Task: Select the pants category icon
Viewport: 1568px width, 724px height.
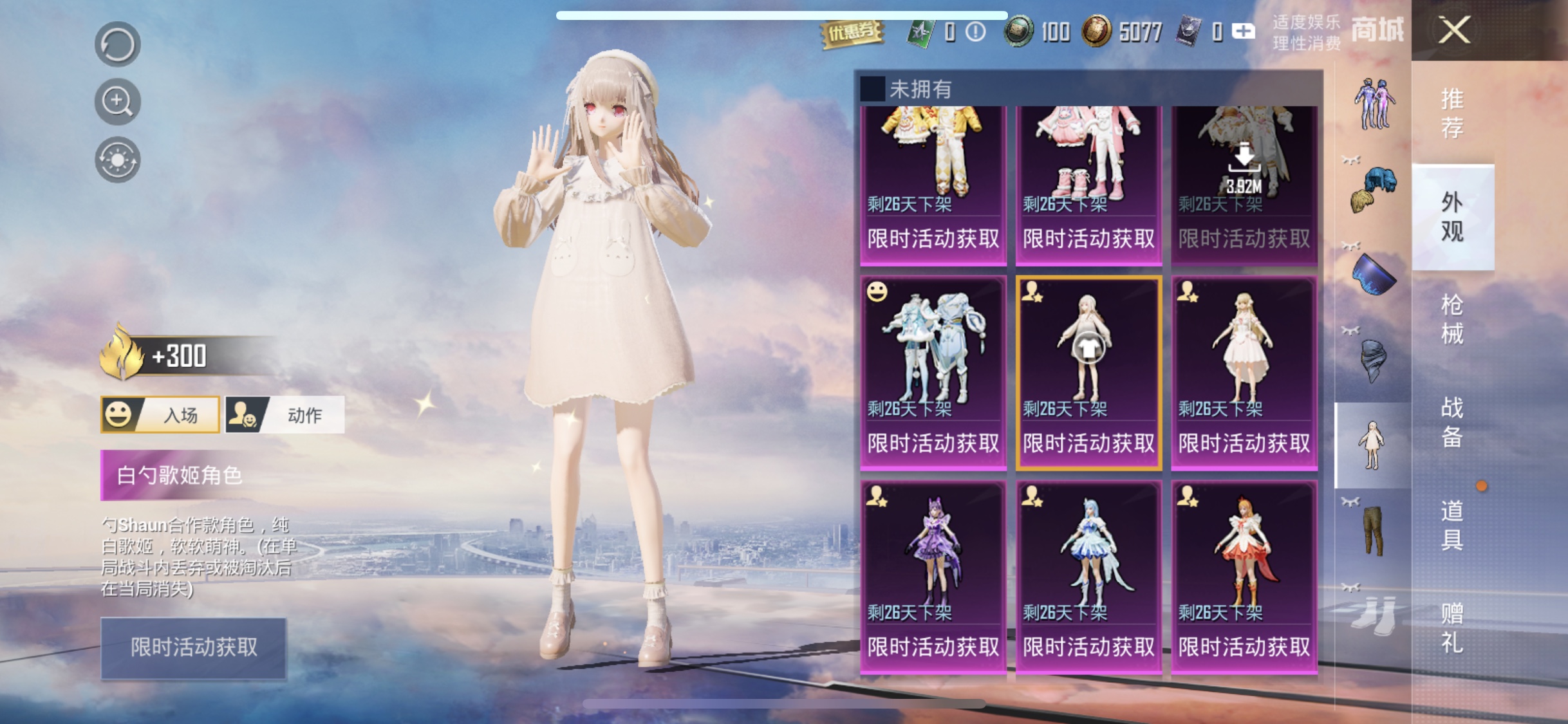Action: pyautogui.click(x=1373, y=530)
